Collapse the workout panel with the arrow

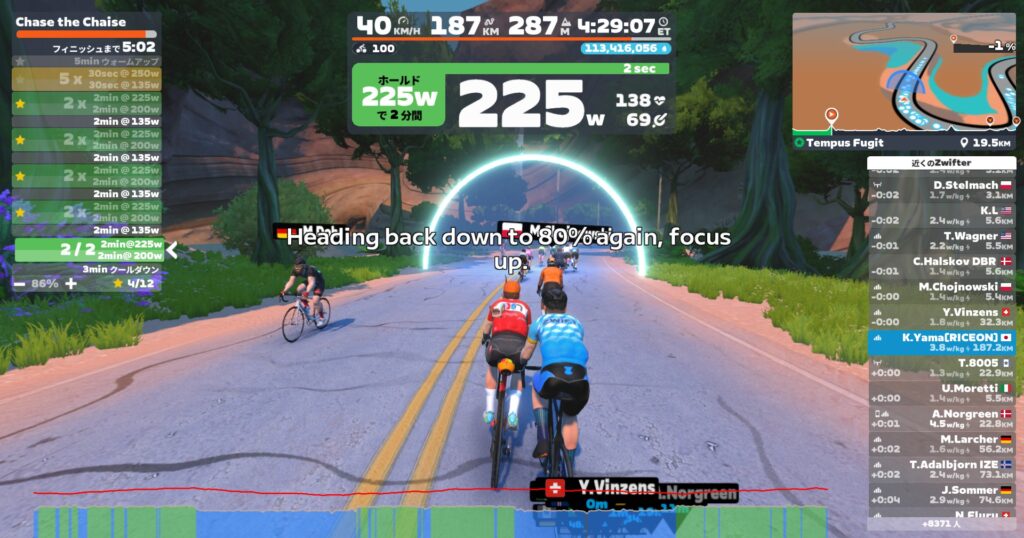[172, 250]
